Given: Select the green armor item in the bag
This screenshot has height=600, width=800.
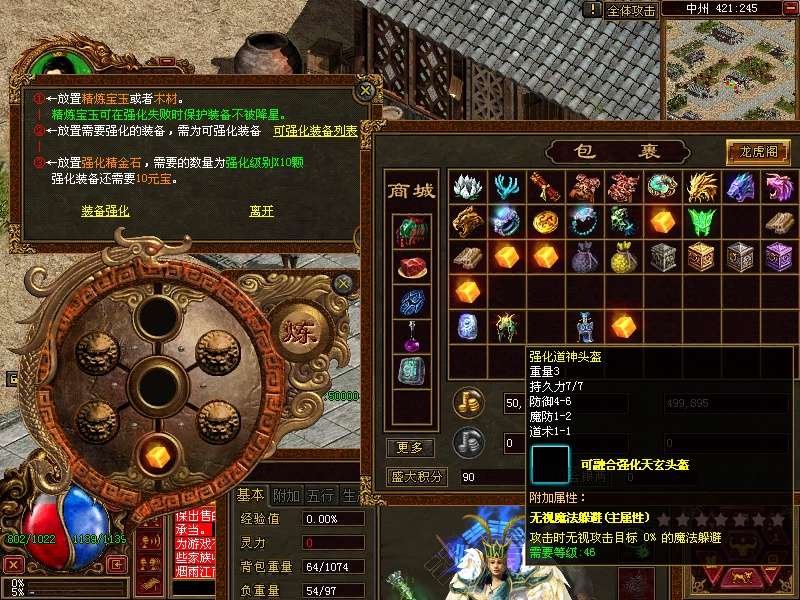Looking at the screenshot, I should click(699, 221).
